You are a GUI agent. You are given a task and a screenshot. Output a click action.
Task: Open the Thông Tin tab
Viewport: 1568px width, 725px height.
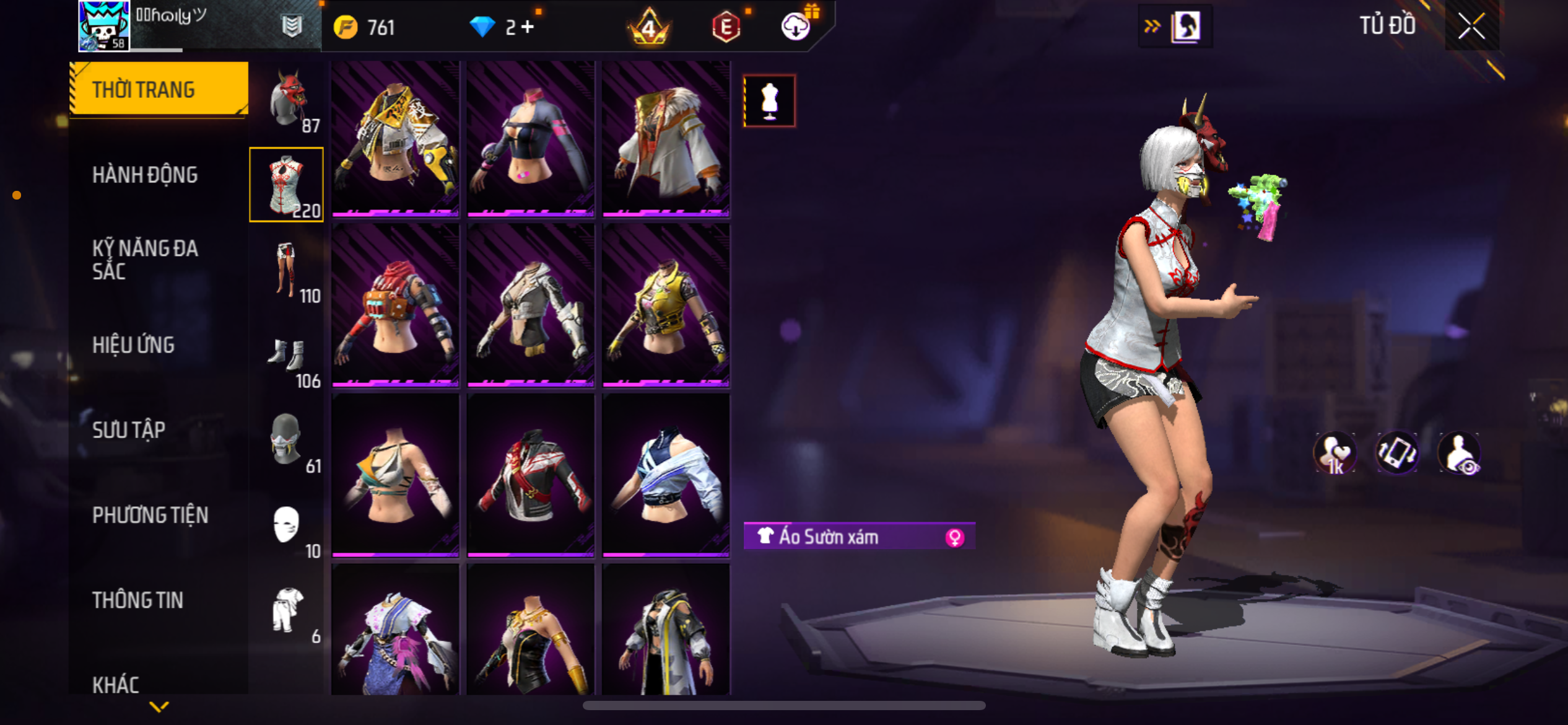click(137, 600)
